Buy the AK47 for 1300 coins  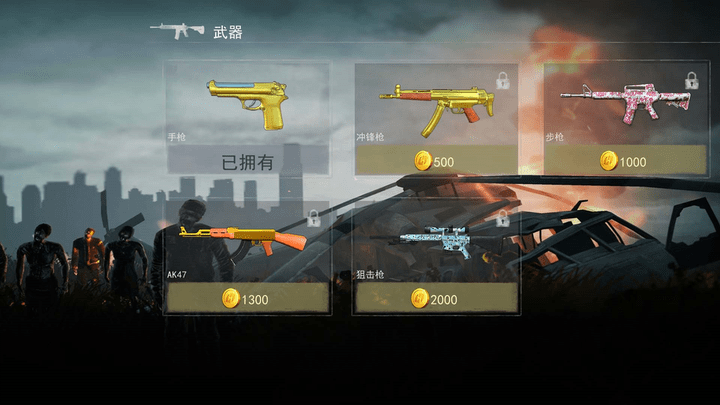pos(246,298)
